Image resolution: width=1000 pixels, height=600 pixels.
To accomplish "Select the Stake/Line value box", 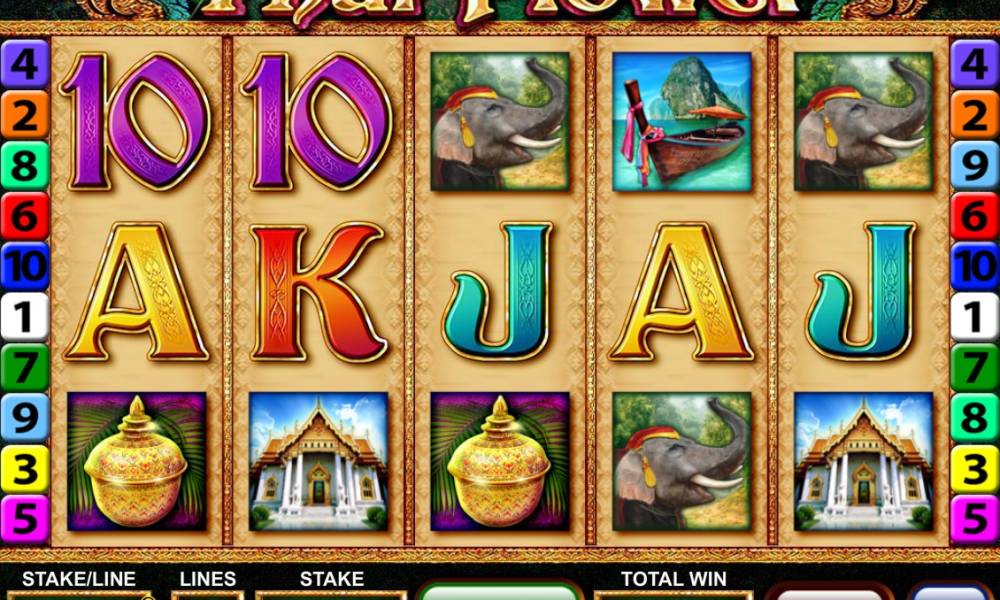I will click(x=78, y=595).
